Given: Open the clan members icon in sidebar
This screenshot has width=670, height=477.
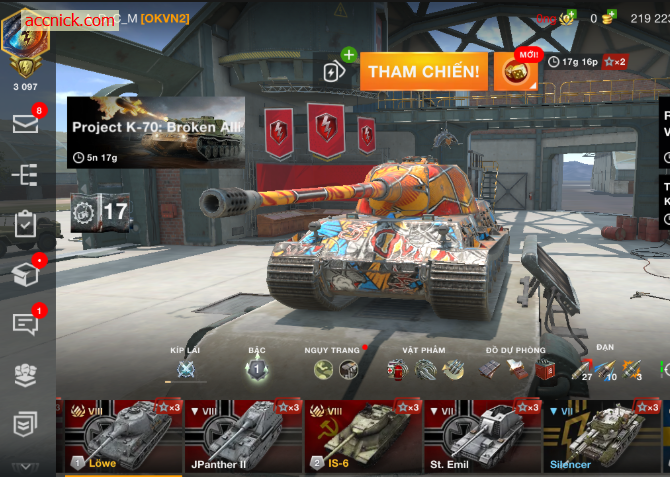Looking at the screenshot, I should tap(25, 374).
